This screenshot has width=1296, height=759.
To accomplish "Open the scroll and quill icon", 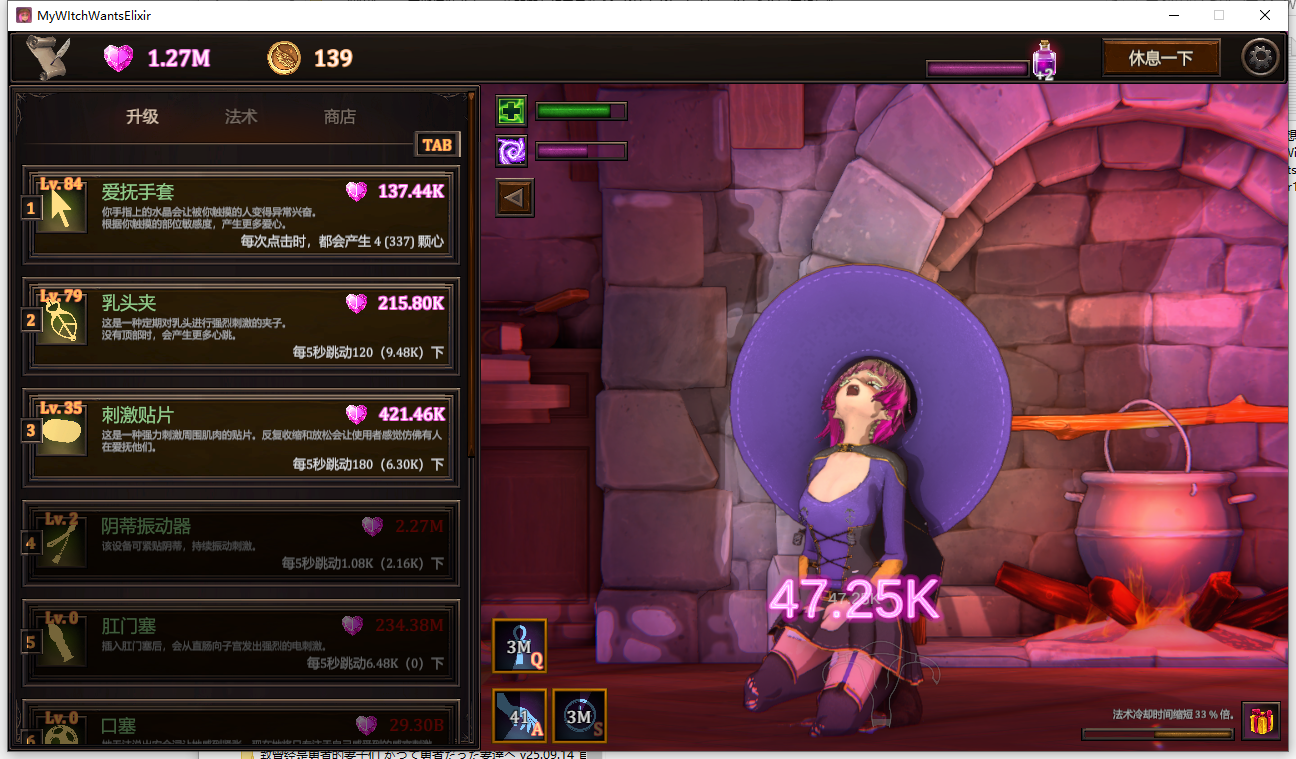I will click(x=47, y=58).
